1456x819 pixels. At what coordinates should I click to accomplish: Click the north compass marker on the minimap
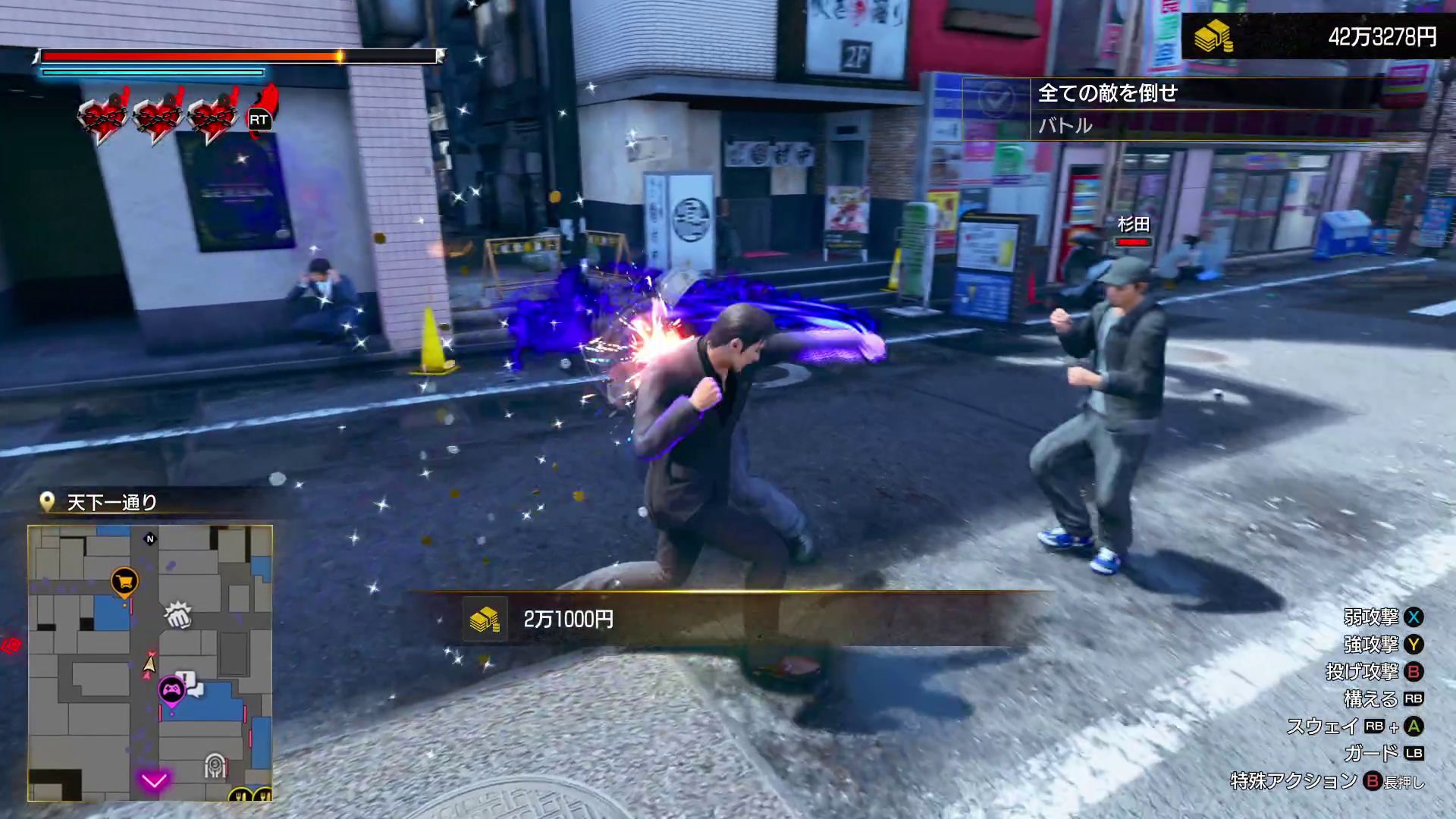149,539
